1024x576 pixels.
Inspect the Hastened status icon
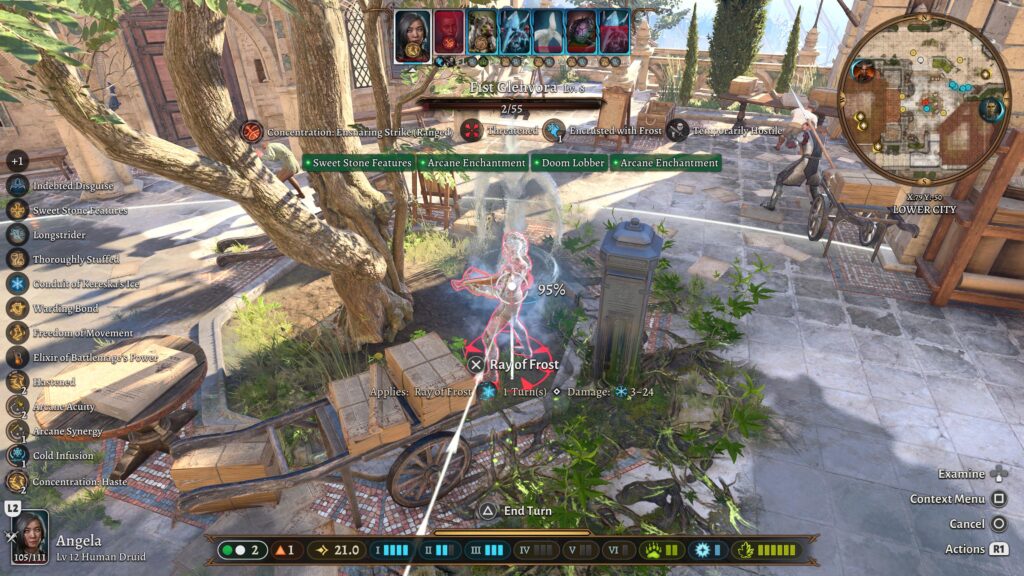click(17, 382)
